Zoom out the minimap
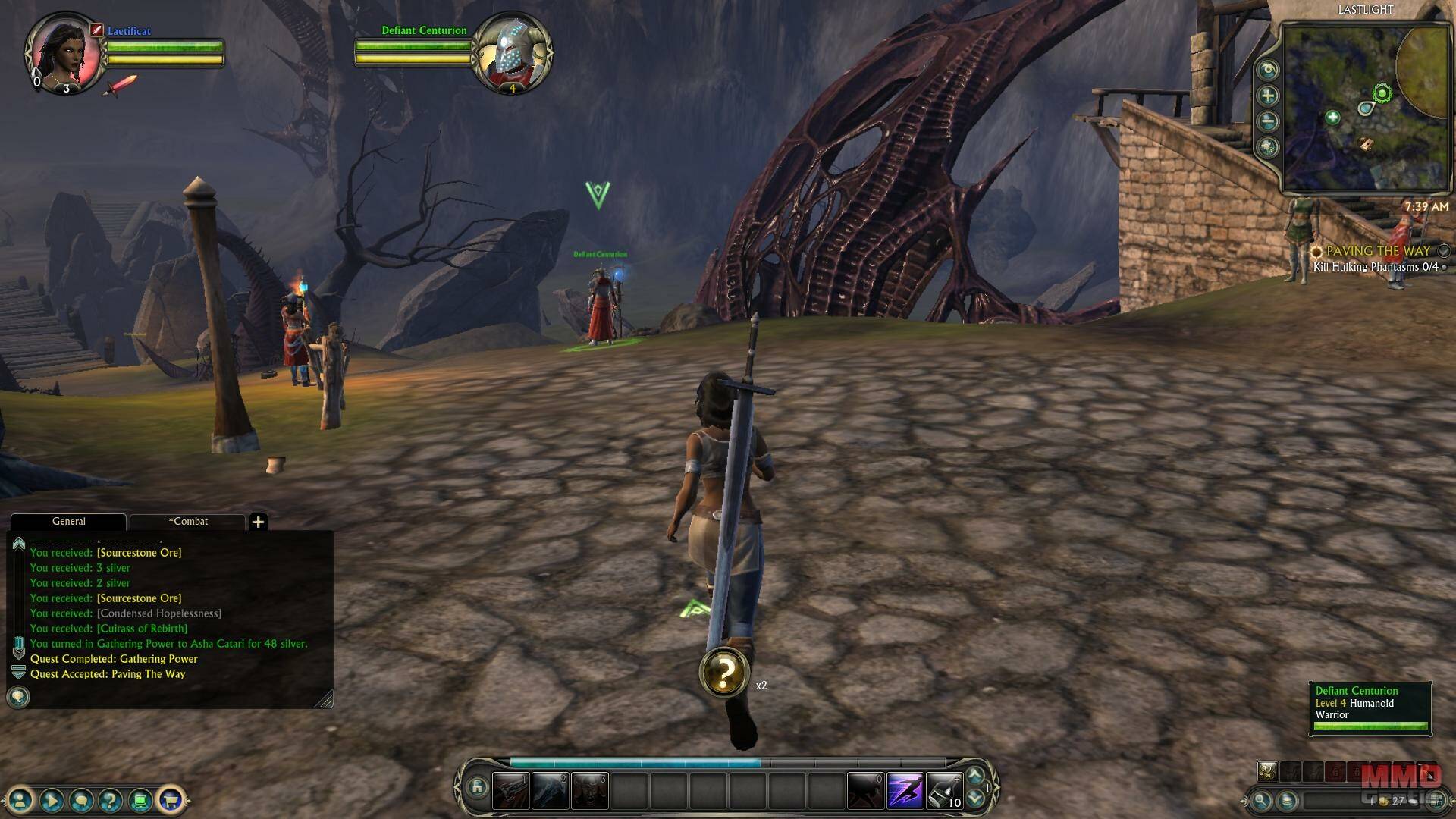 point(1267,121)
